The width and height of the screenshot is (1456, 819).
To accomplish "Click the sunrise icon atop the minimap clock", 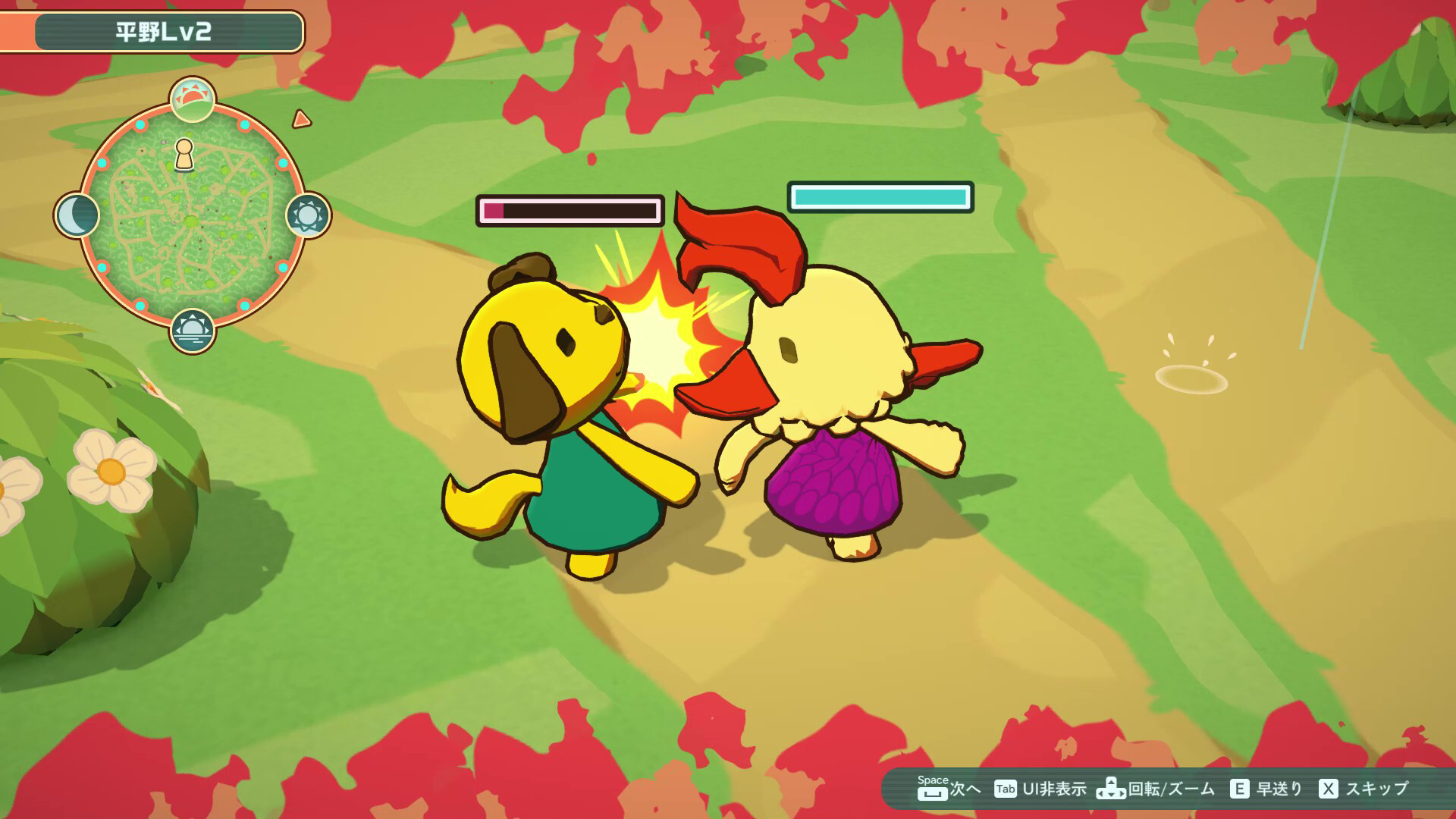I will (192, 100).
